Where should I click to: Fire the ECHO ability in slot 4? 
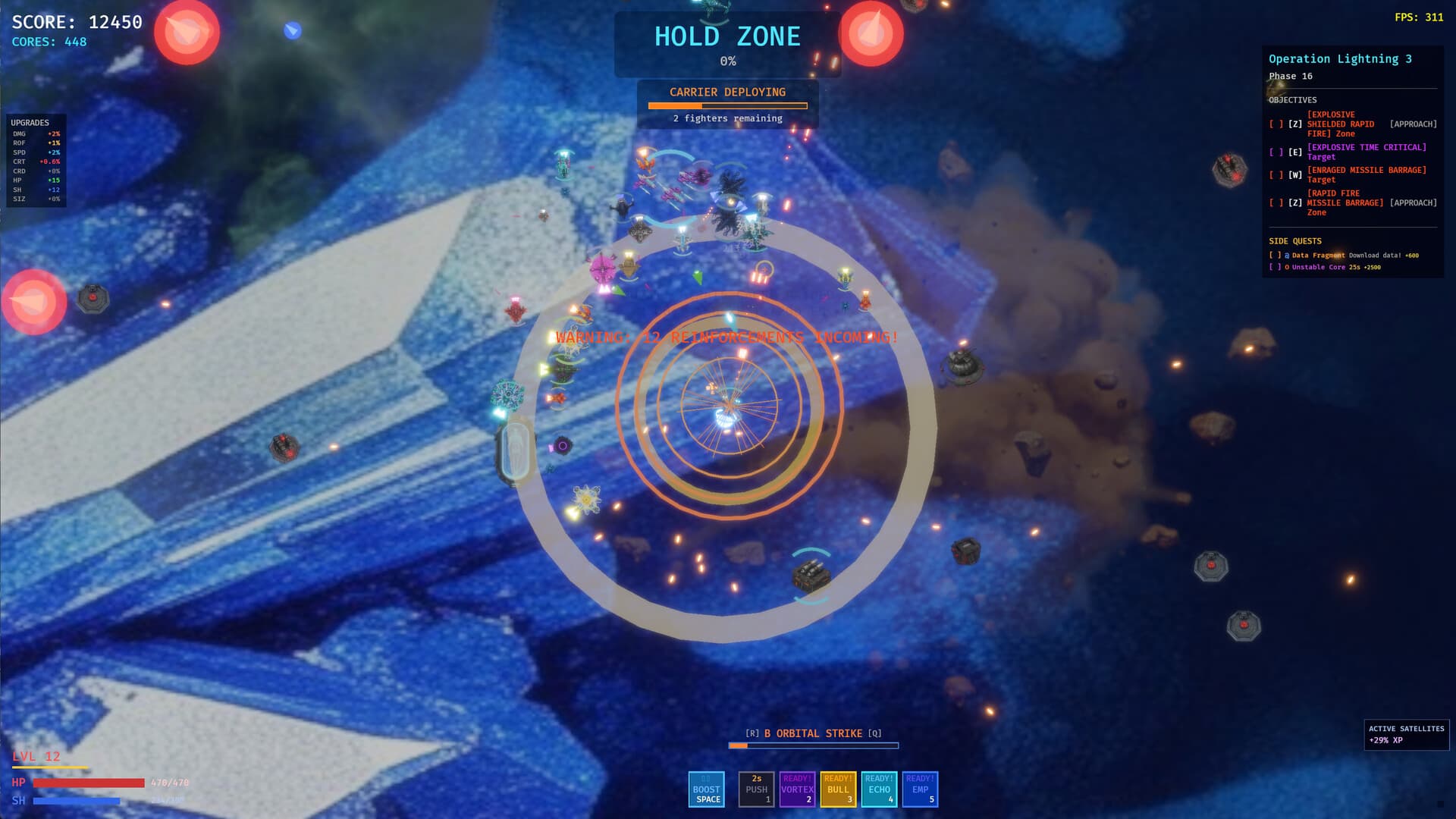(878, 789)
